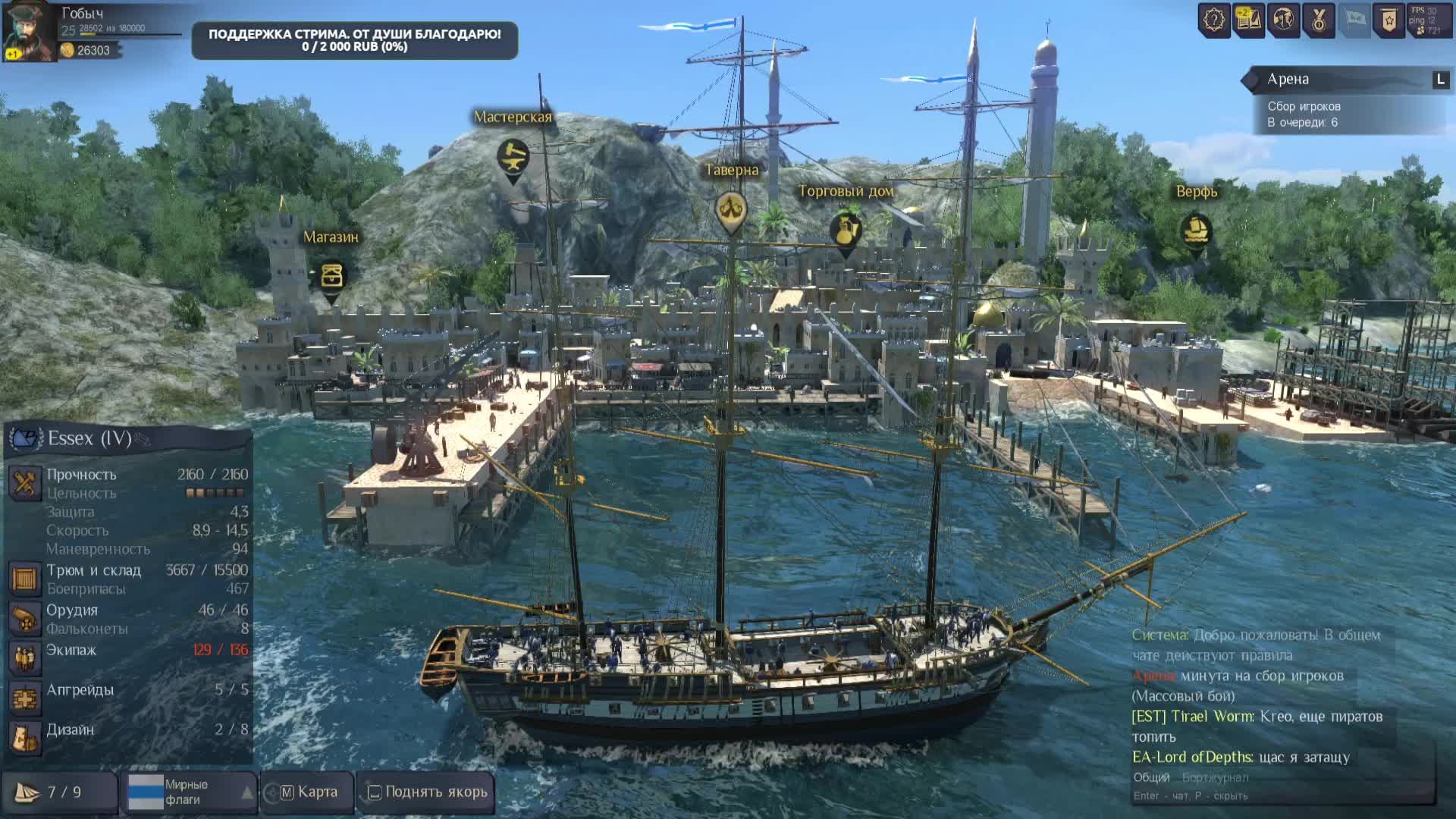Open the fleet ships 7/9 button
Screen dimensions: 1456x819
coord(59,792)
